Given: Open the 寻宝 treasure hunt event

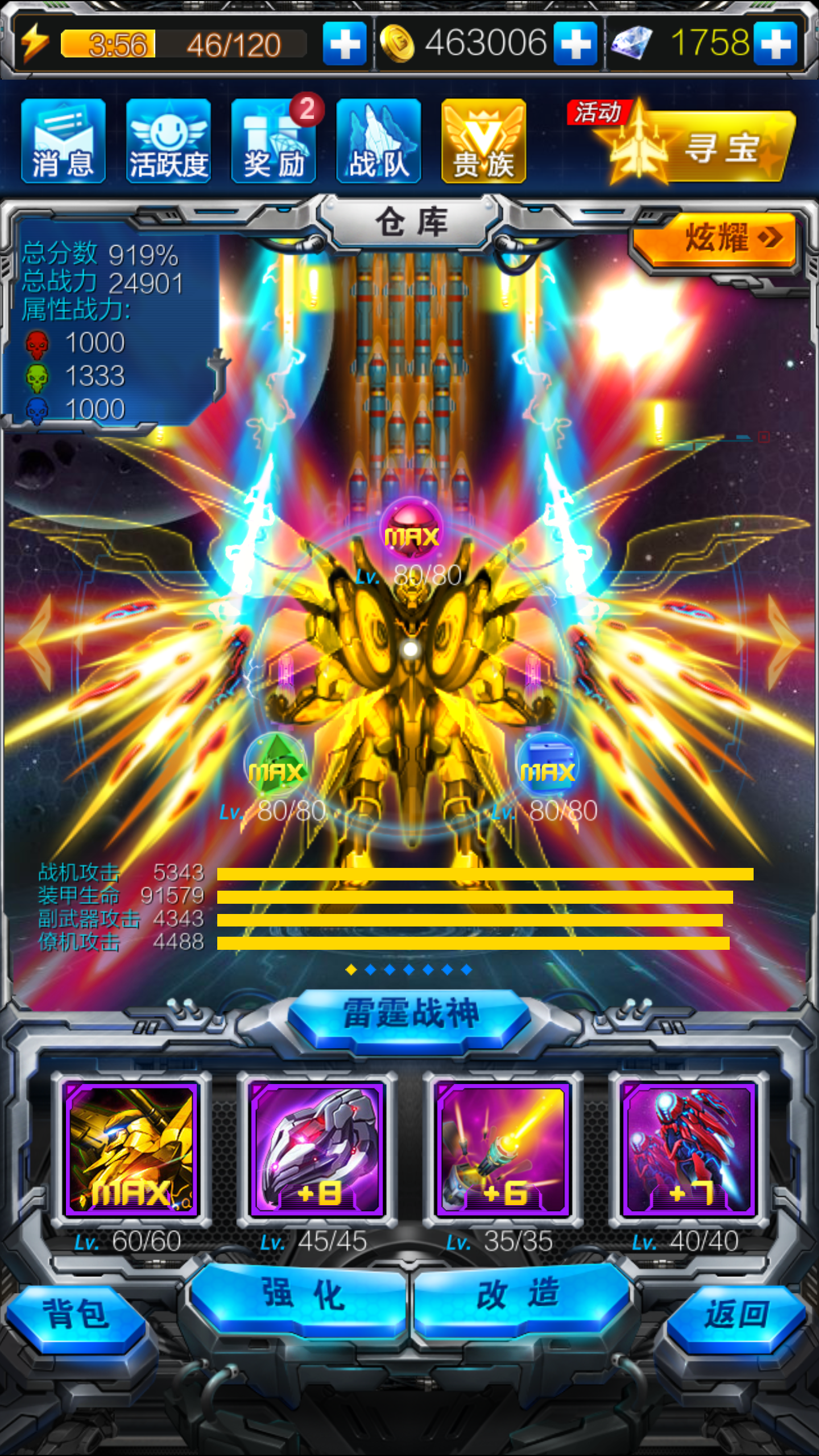Looking at the screenshot, I should (700, 145).
